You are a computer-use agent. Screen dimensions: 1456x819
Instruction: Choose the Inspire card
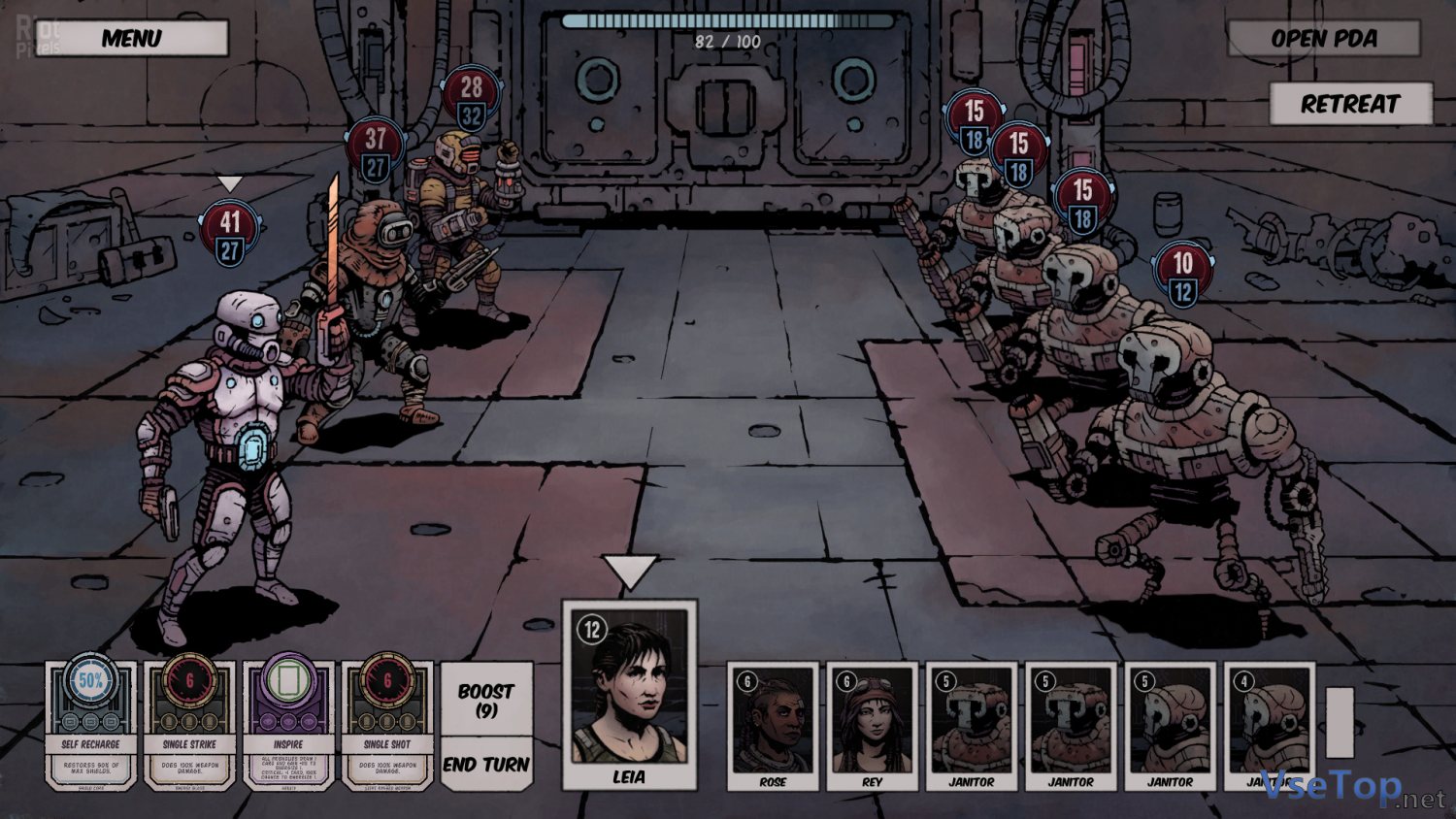pyautogui.click(x=288, y=723)
